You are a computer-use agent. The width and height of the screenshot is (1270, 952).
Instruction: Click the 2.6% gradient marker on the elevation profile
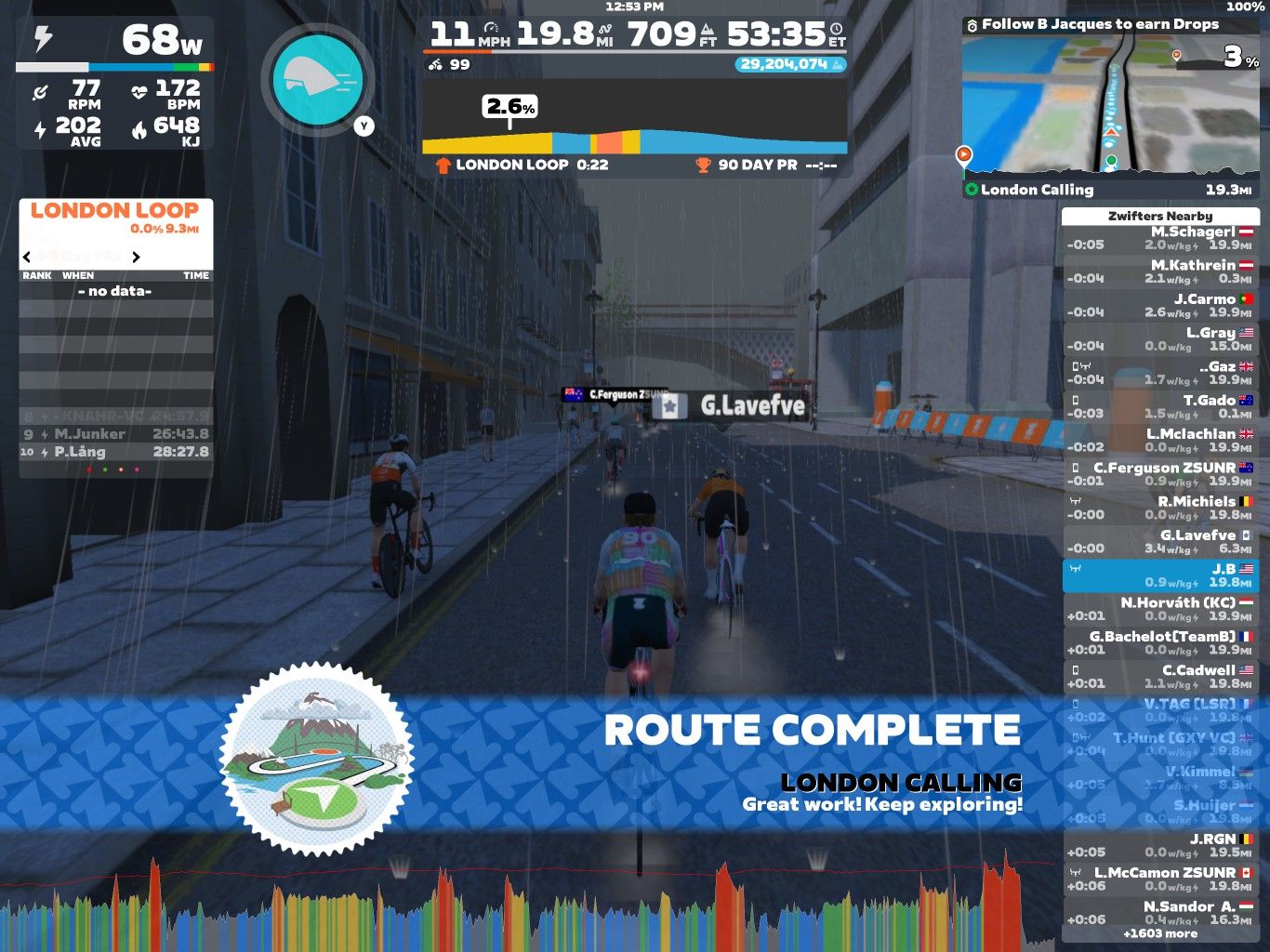(510, 108)
